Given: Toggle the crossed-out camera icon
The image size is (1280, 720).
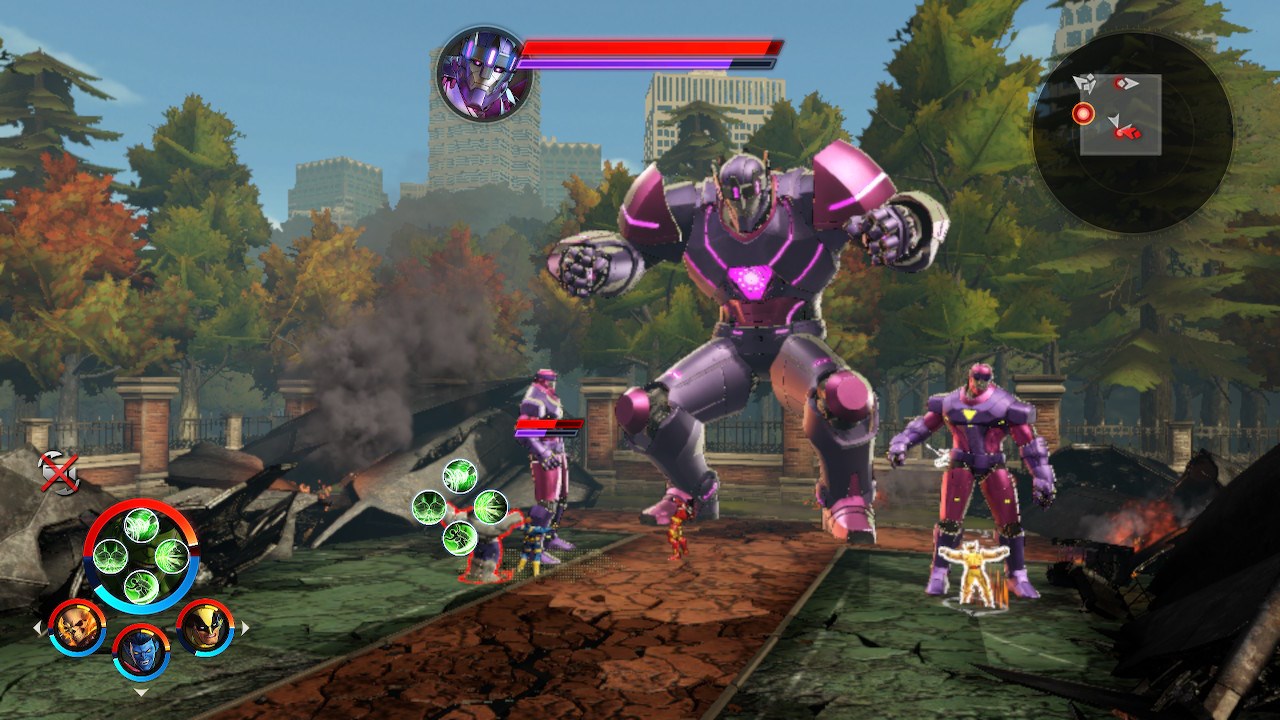Looking at the screenshot, I should tap(59, 472).
